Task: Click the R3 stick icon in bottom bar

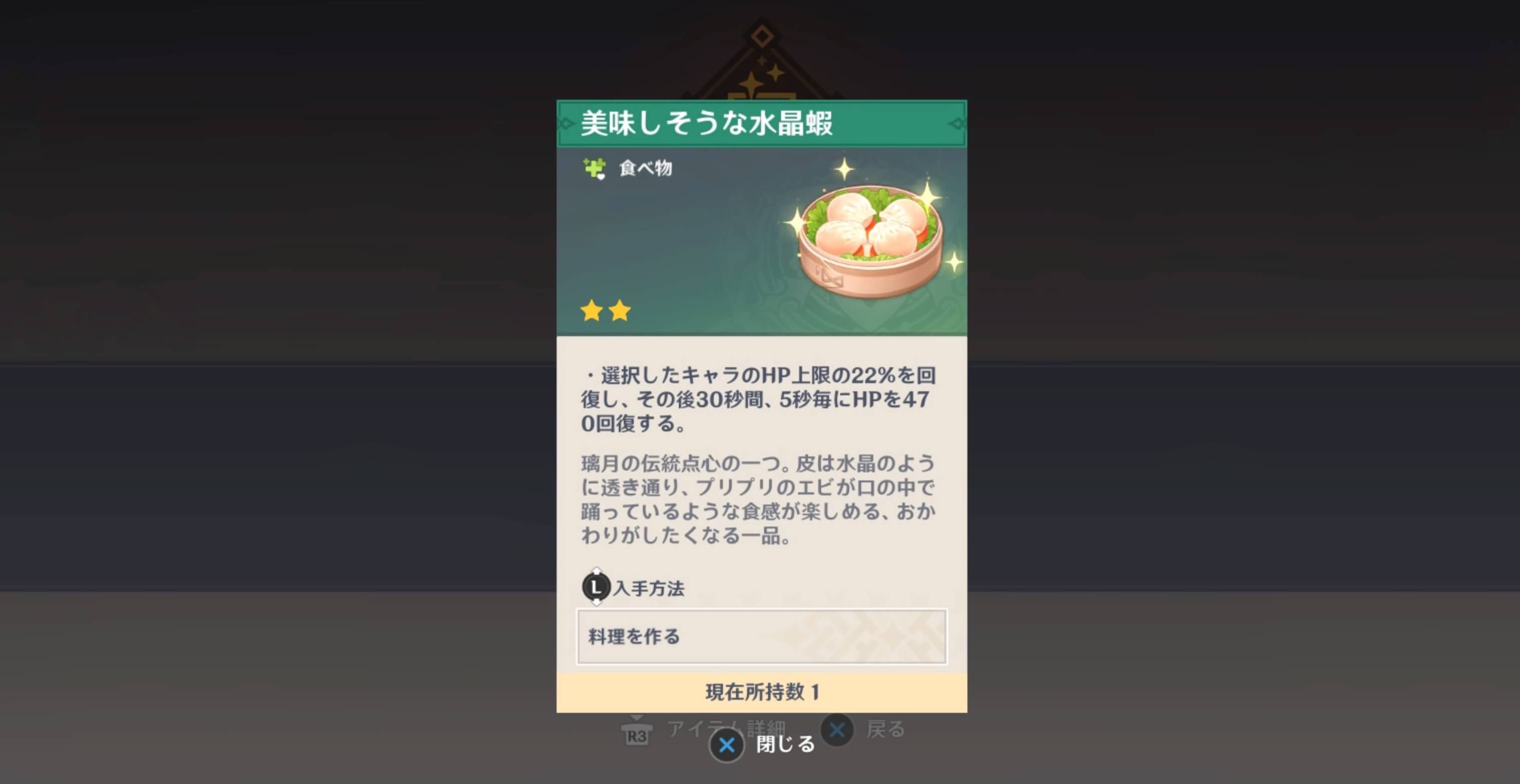Action: (x=637, y=734)
